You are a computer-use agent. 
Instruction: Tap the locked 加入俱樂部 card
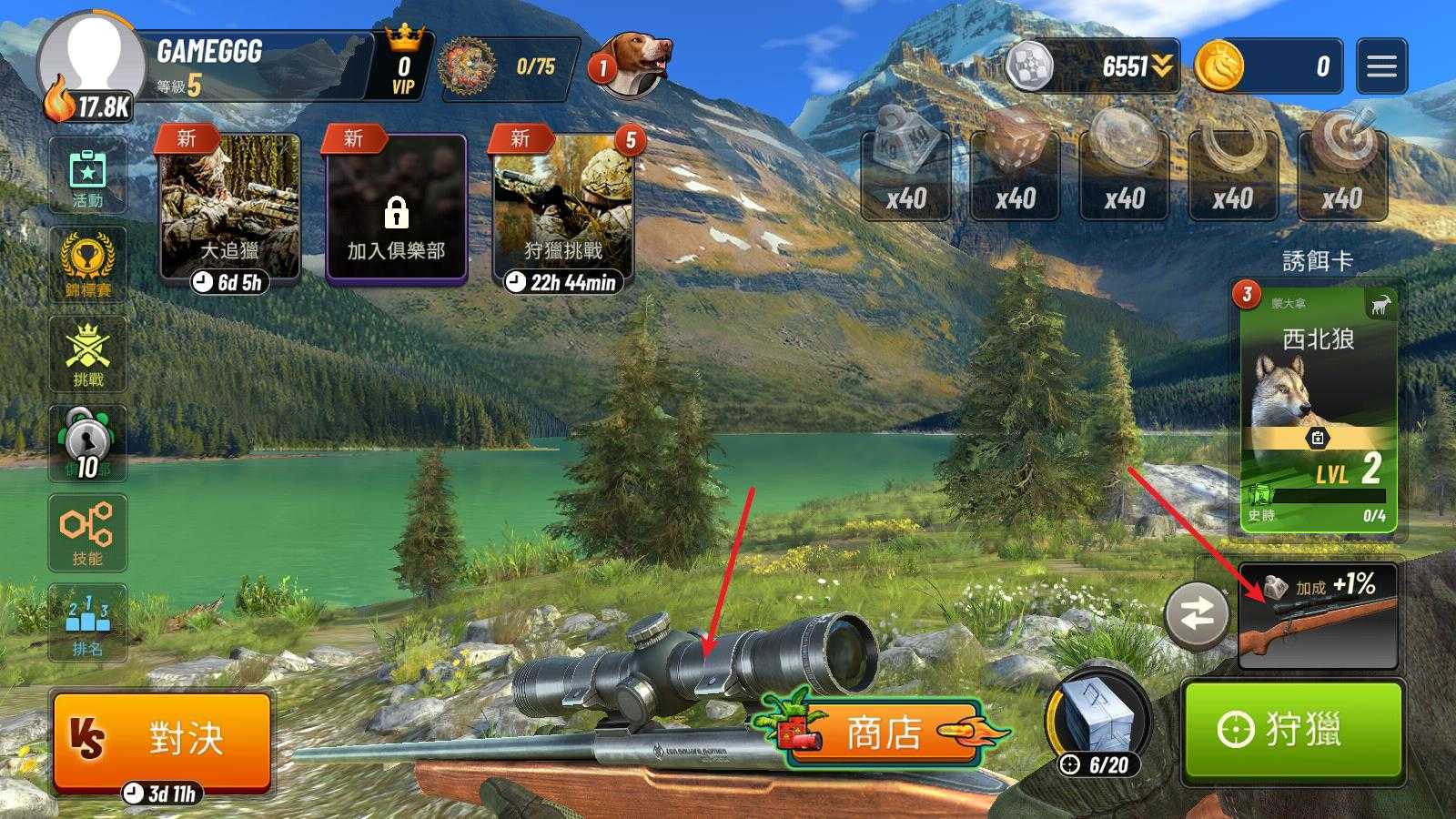[x=396, y=211]
